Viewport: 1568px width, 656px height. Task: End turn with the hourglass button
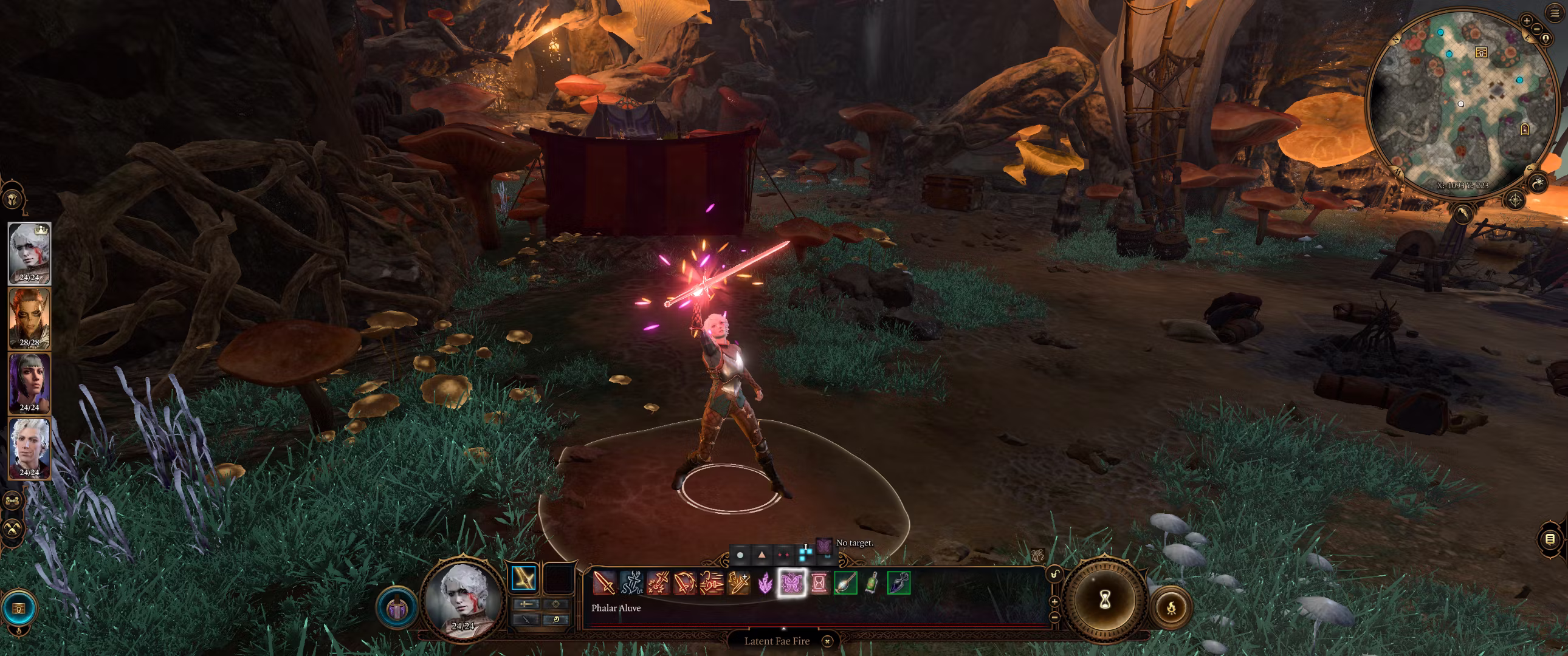pyautogui.click(x=1105, y=600)
